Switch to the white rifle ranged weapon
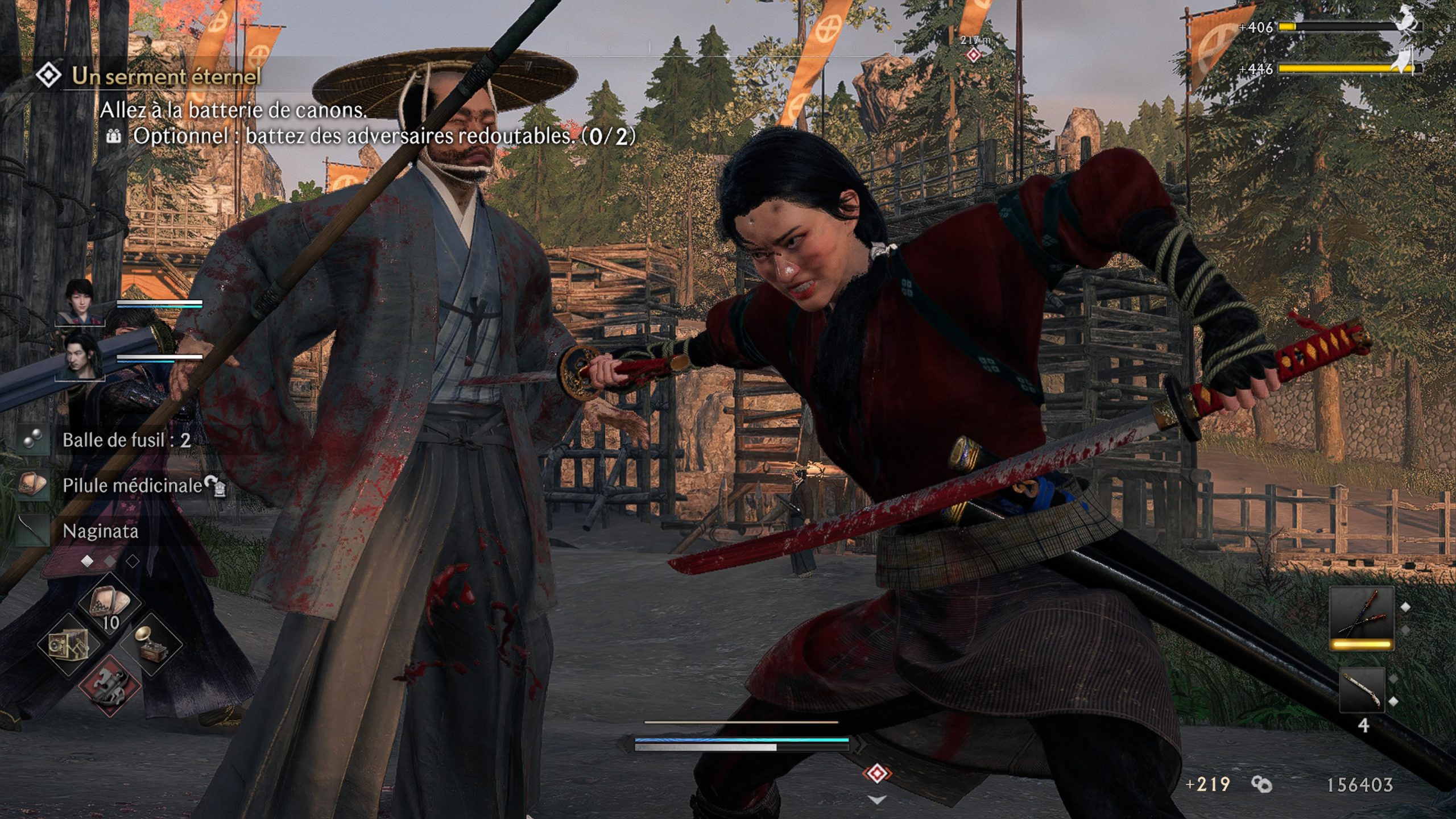Image resolution: width=1456 pixels, height=819 pixels. (x=1362, y=689)
